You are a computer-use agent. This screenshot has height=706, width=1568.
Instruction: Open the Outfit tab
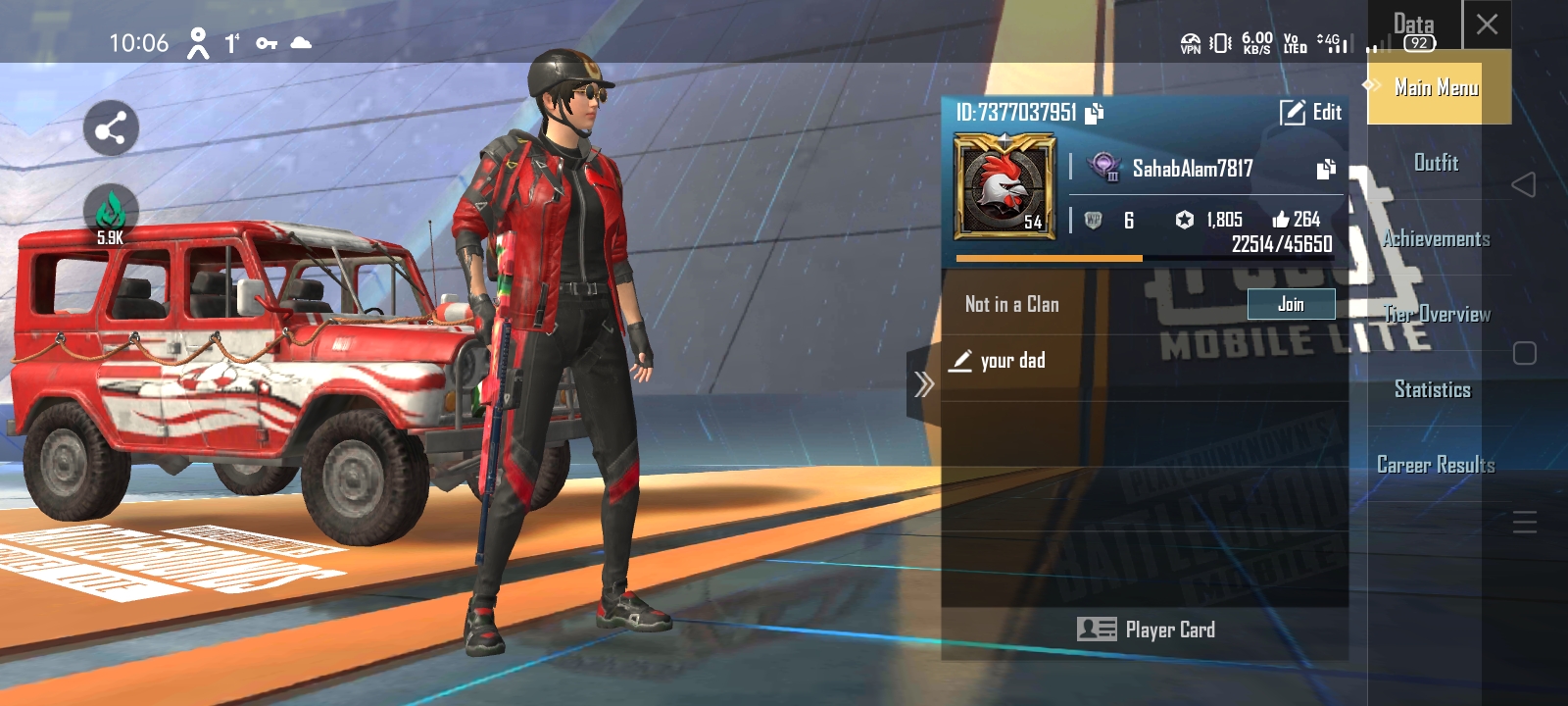tap(1436, 163)
